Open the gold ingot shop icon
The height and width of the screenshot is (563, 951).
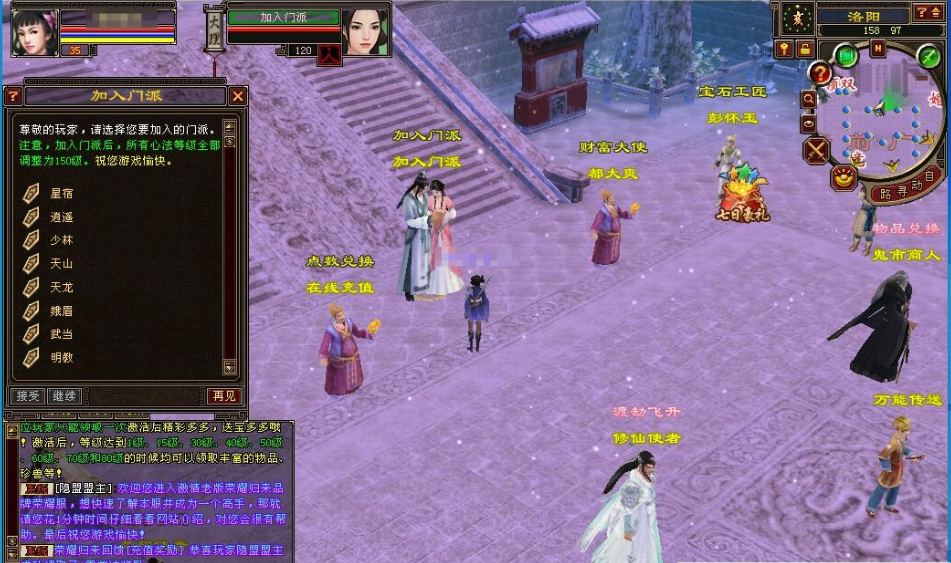pos(844,177)
